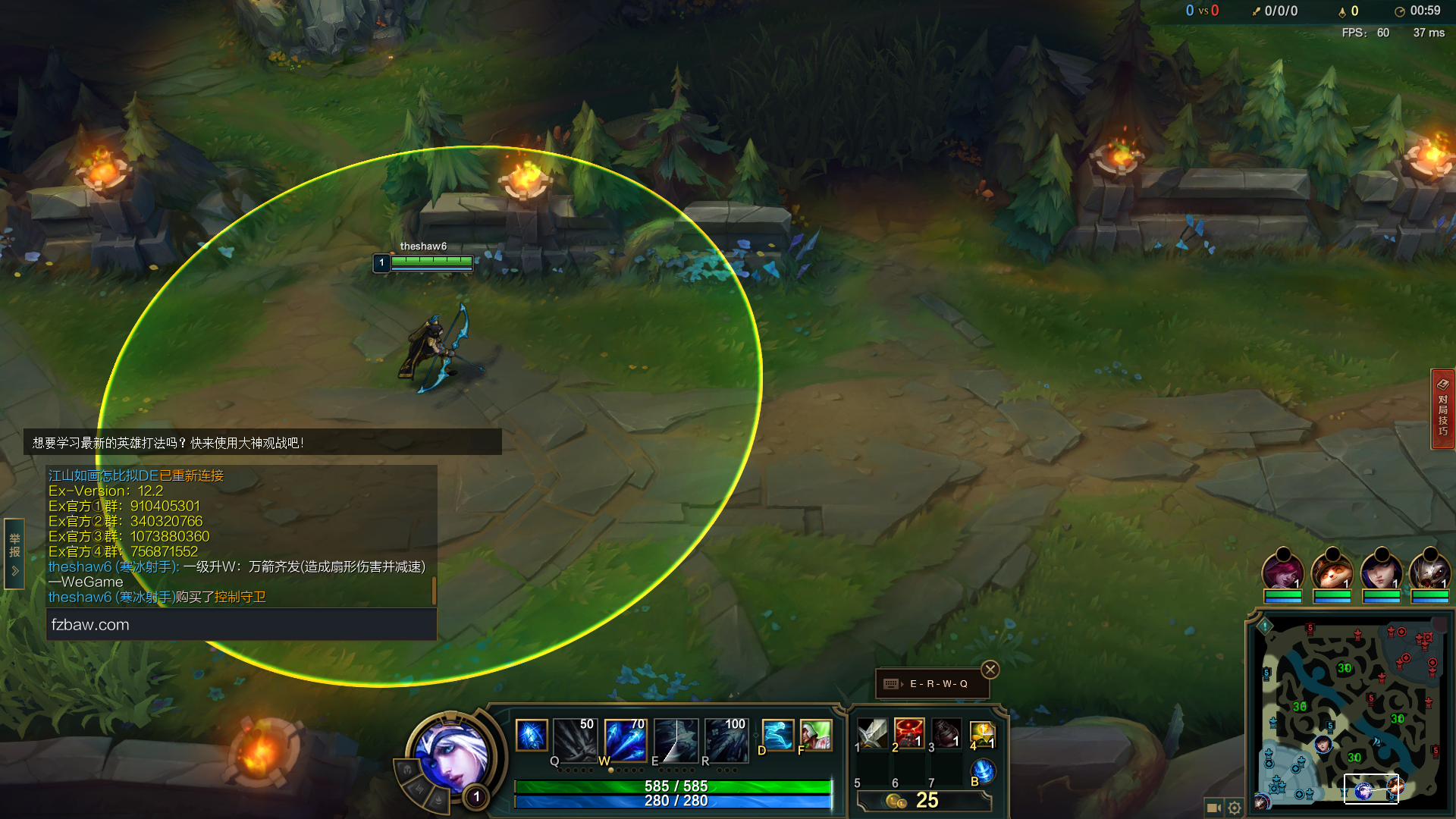
Task: Toggle the camera button beside the minimap
Action: pyautogui.click(x=1213, y=808)
